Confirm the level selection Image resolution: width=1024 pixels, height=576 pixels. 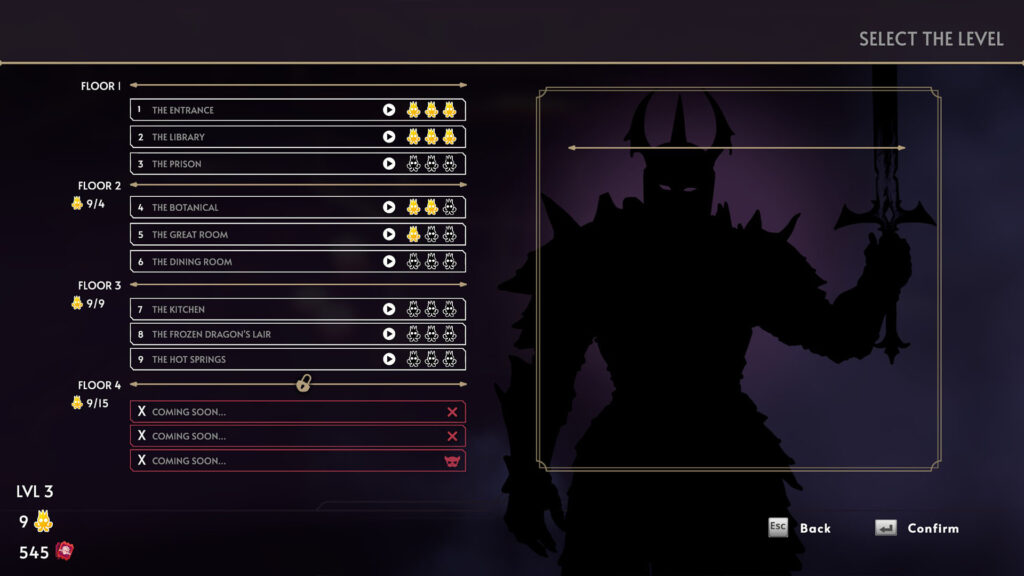coord(917,528)
